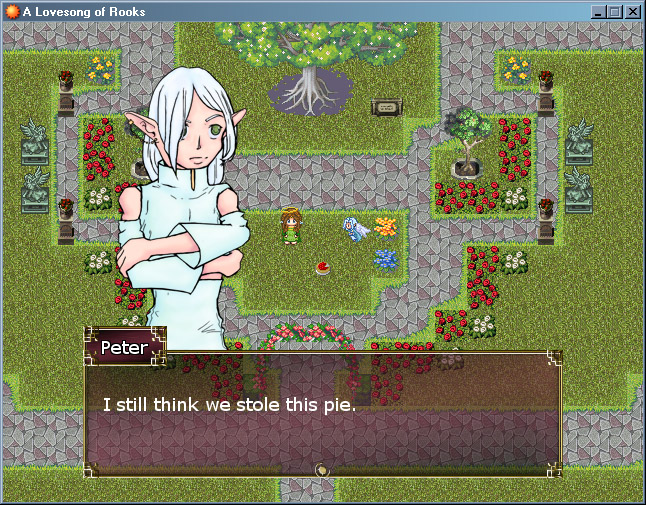646x505 pixels.
Task: Close the A Lovesong of Rooks window
Action: (x=632, y=12)
